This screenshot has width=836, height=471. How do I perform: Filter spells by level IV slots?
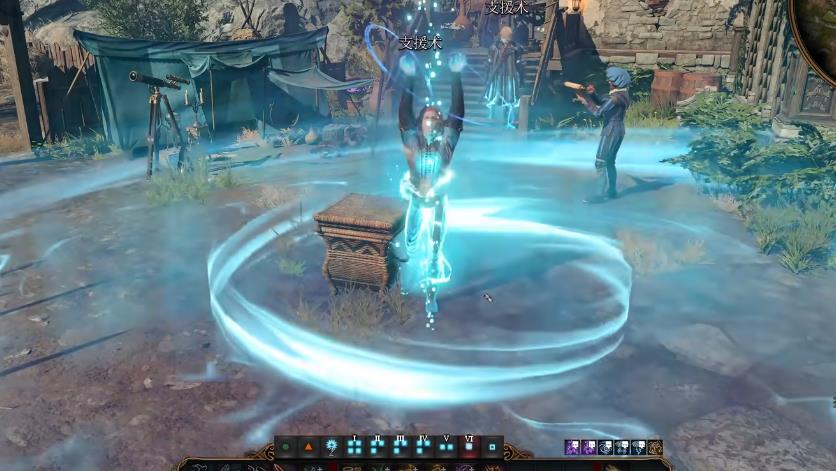click(x=423, y=447)
